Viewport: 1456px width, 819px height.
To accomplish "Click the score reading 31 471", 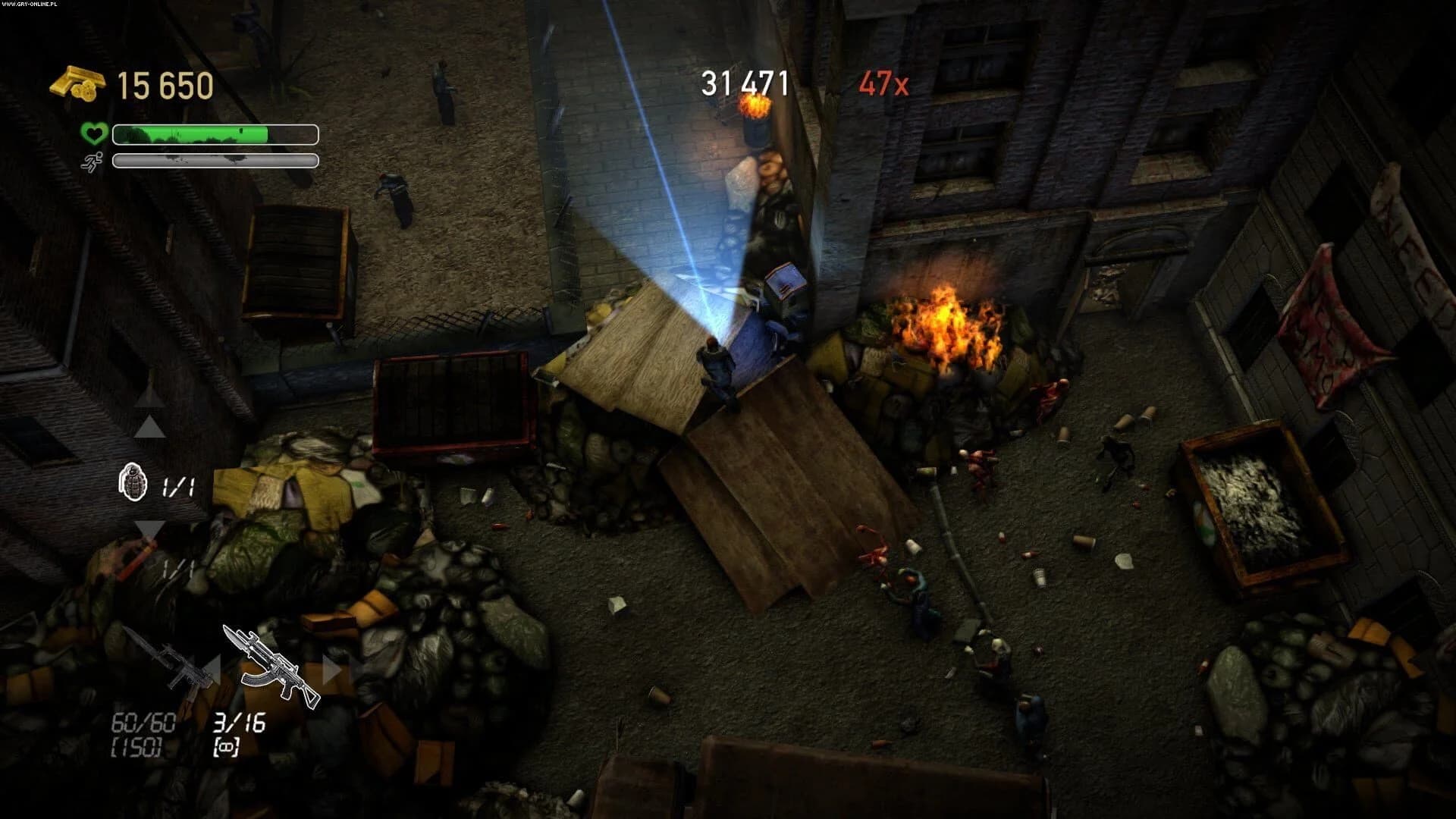I will tap(743, 80).
